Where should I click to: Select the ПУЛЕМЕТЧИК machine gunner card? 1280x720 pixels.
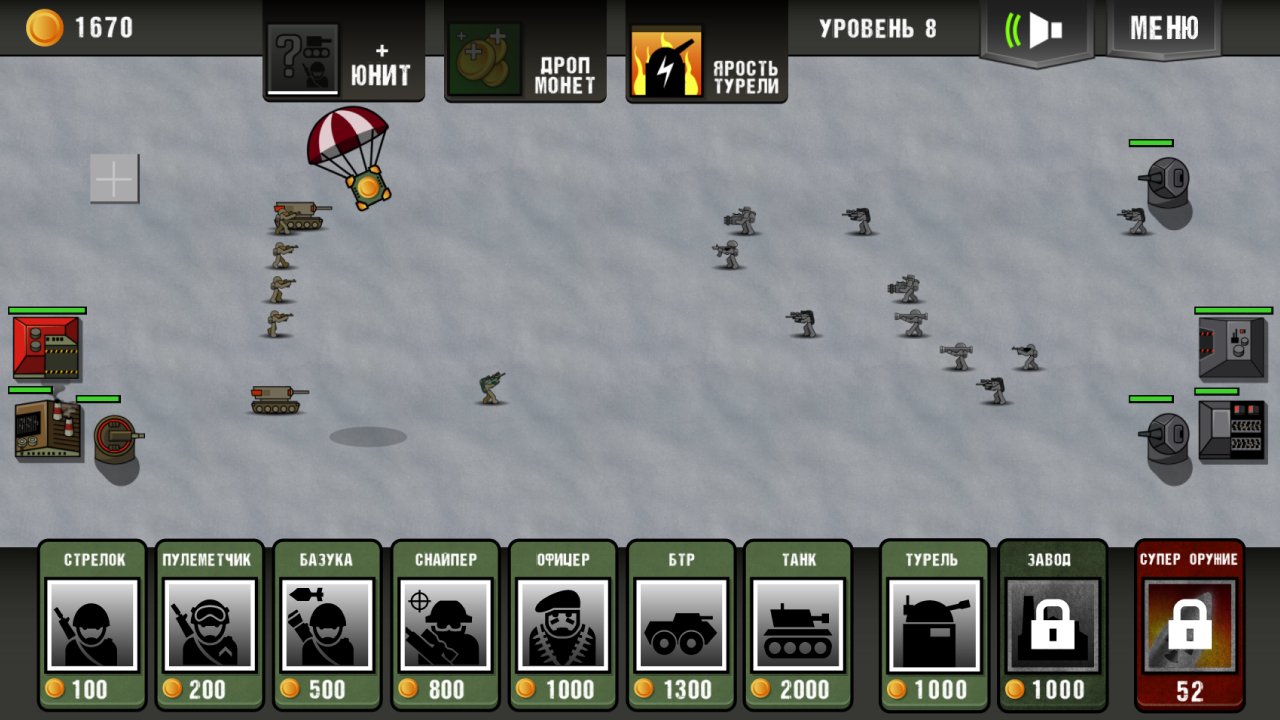click(x=209, y=625)
